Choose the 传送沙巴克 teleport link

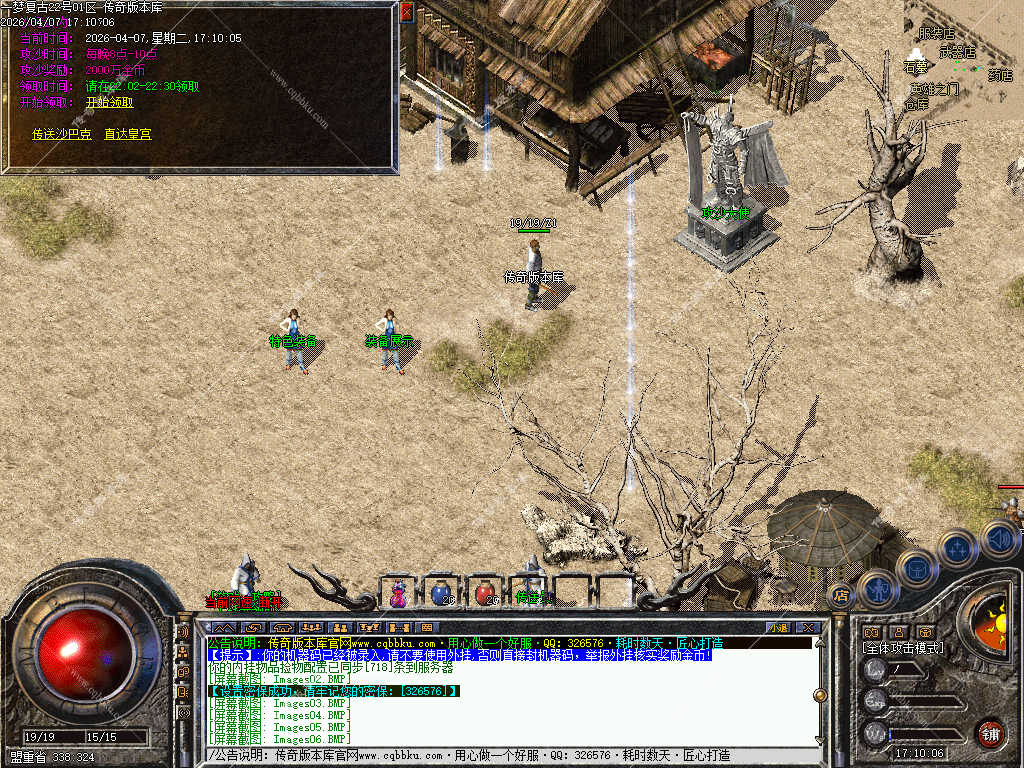[61, 133]
